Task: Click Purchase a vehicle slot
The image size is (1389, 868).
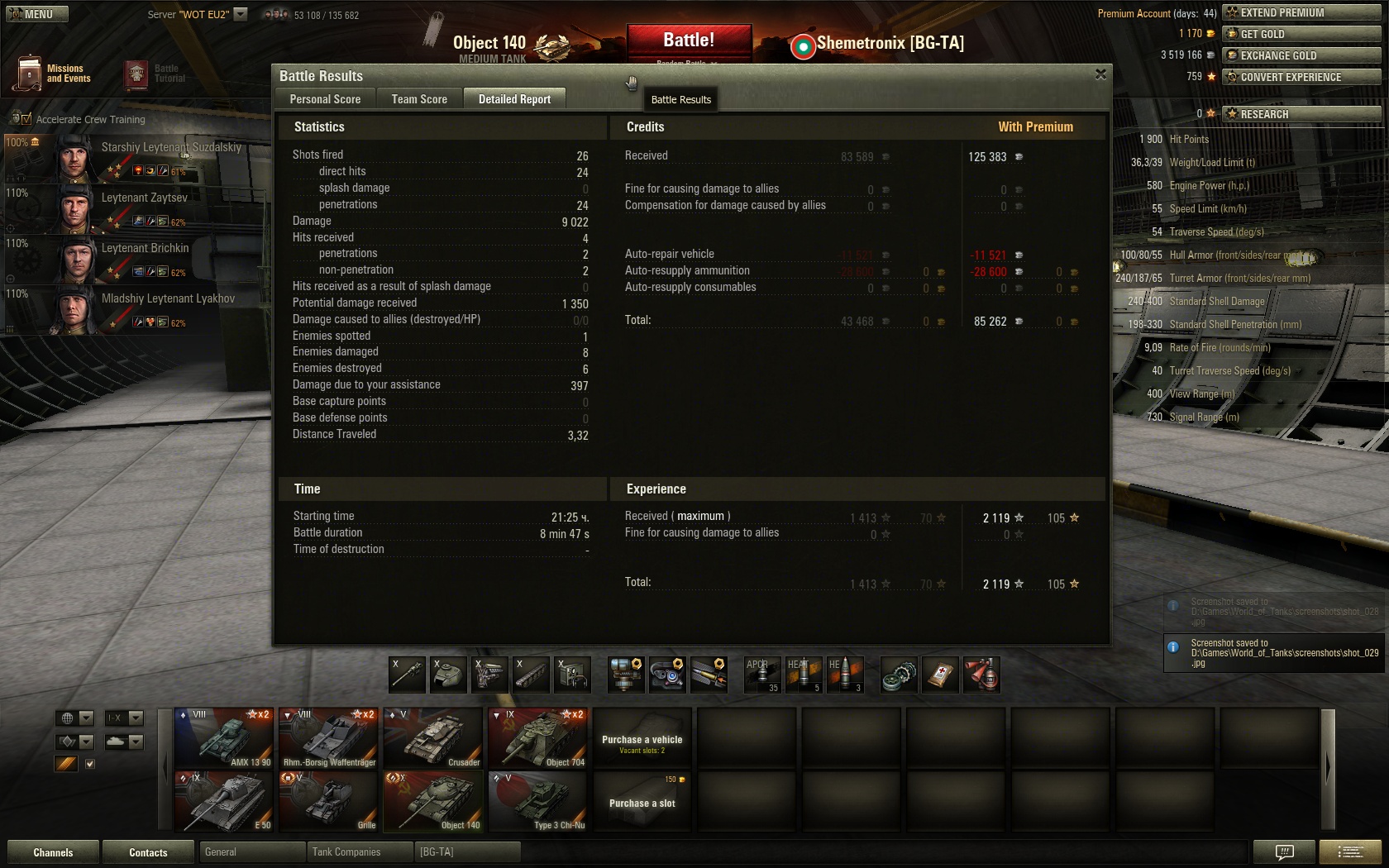Action: click(x=642, y=803)
